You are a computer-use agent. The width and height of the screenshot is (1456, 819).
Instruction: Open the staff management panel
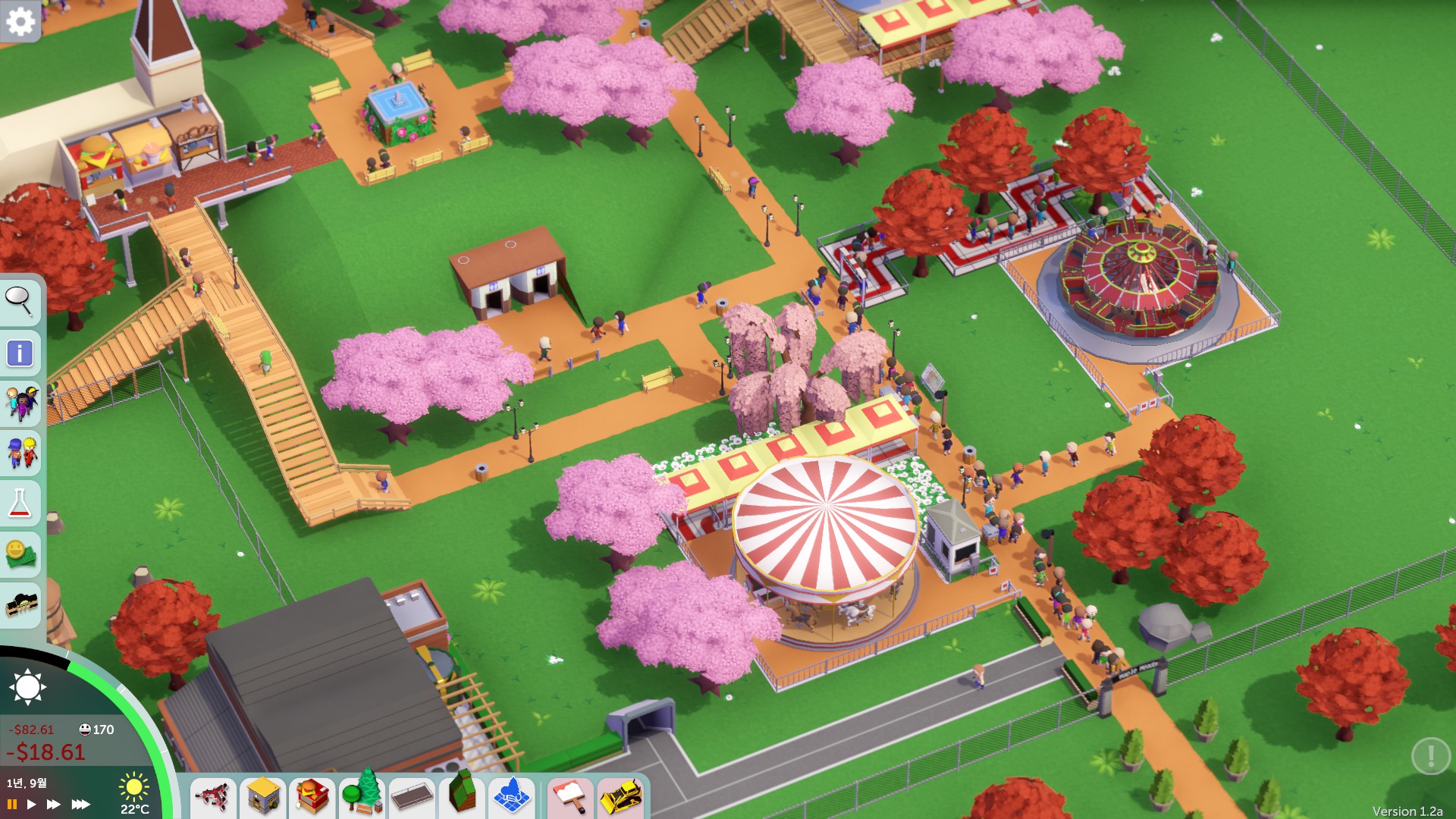tap(20, 453)
